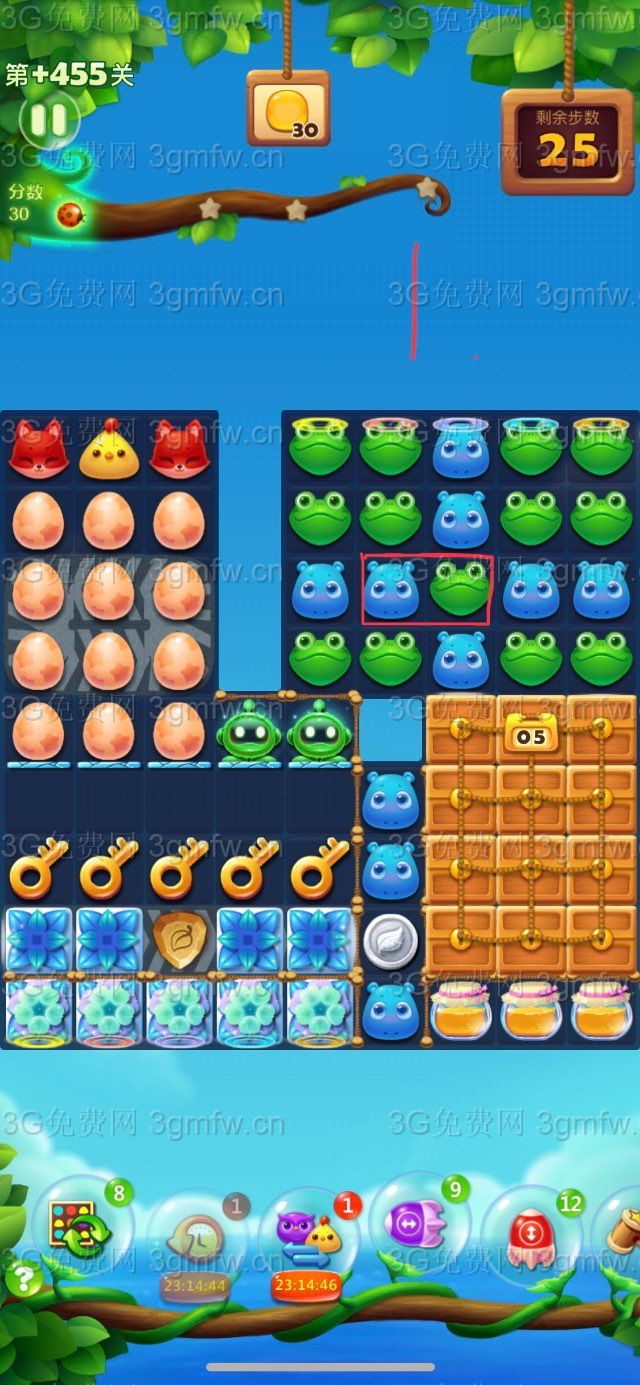Tap the yellow chick tile

click(109, 450)
